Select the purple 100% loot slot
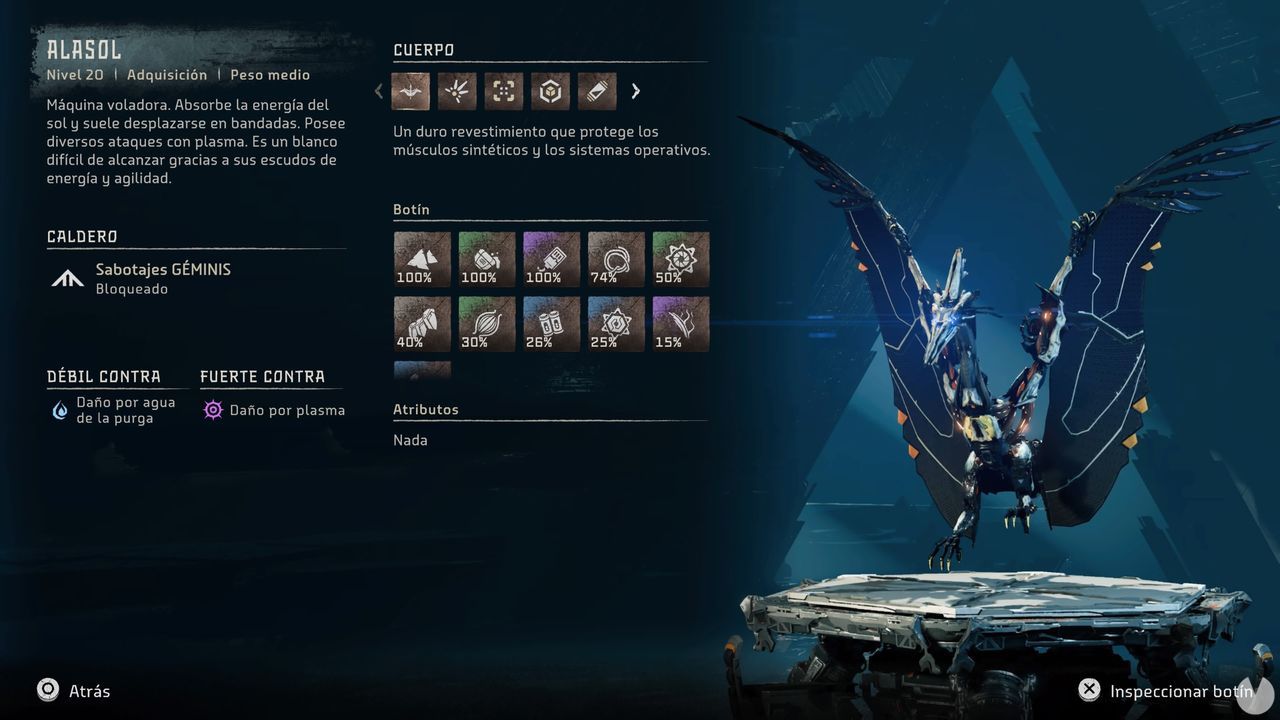 click(x=551, y=259)
